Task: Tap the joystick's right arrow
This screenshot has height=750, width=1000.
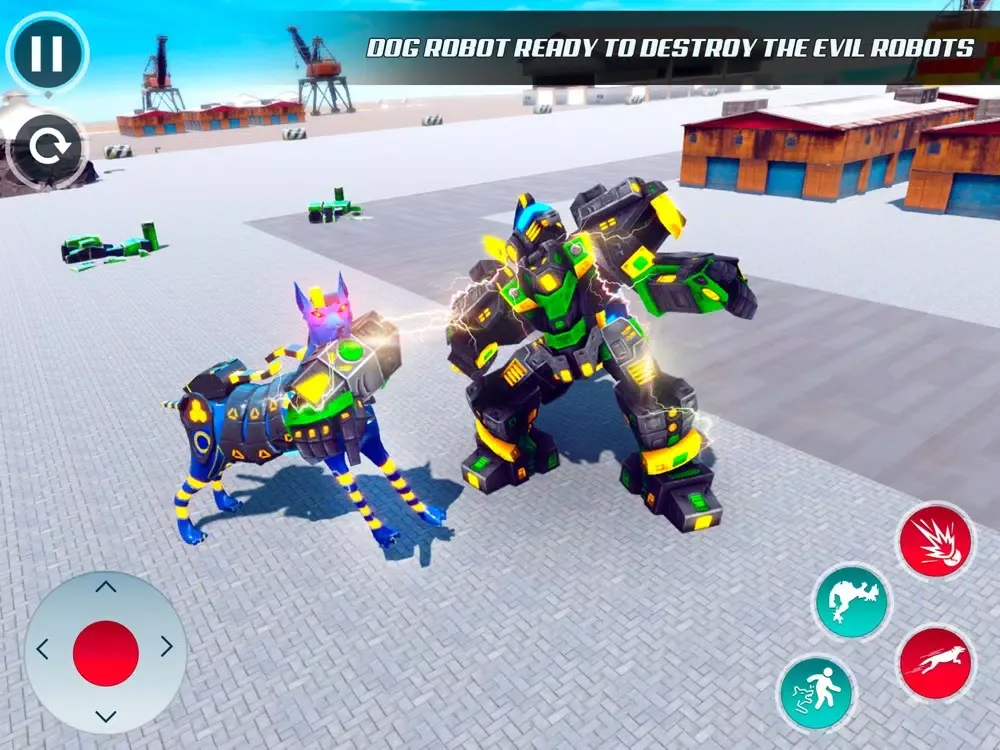Action: (166, 648)
